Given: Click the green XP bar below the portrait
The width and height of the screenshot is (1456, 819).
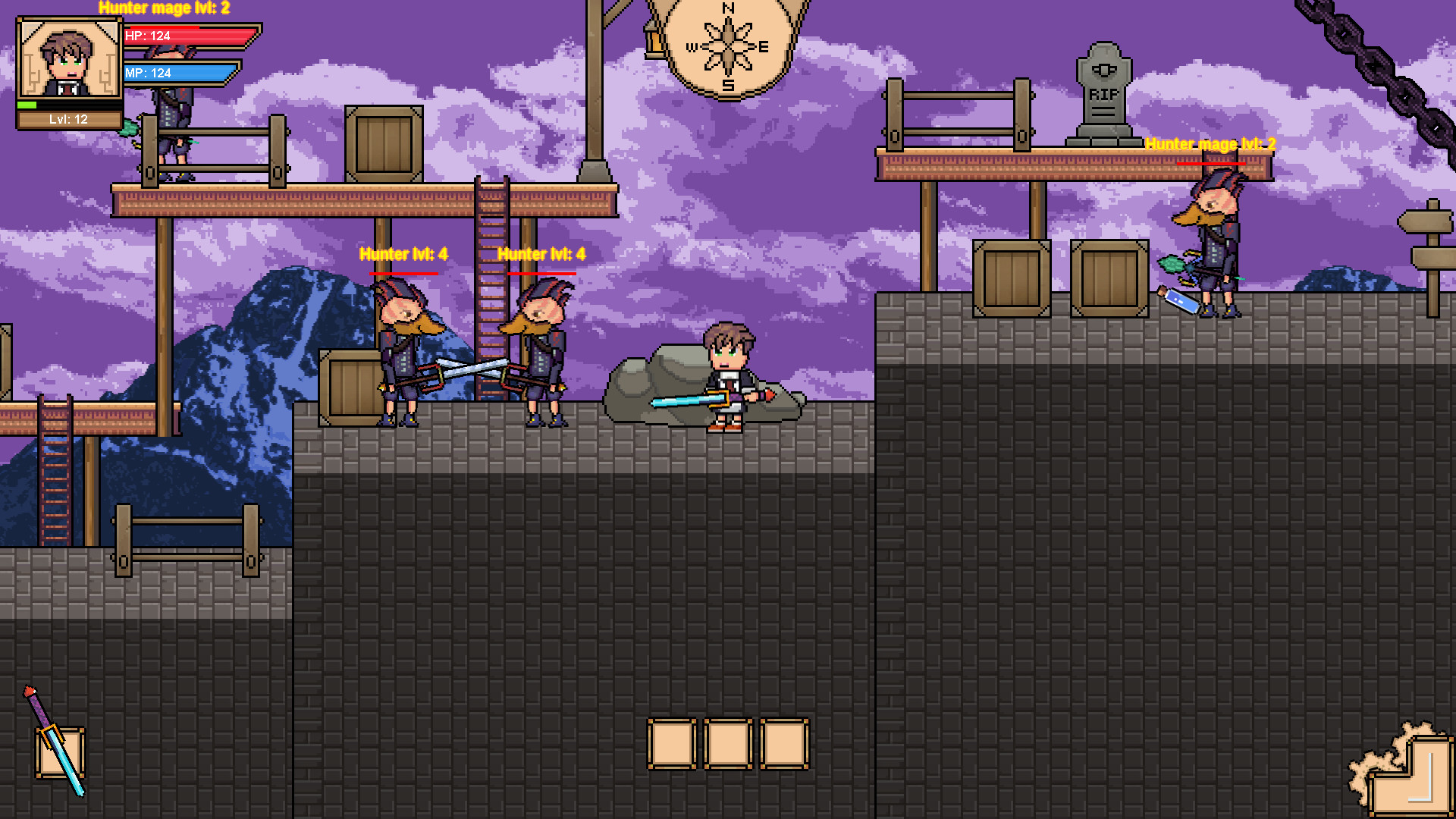Looking at the screenshot, I should (x=27, y=106).
